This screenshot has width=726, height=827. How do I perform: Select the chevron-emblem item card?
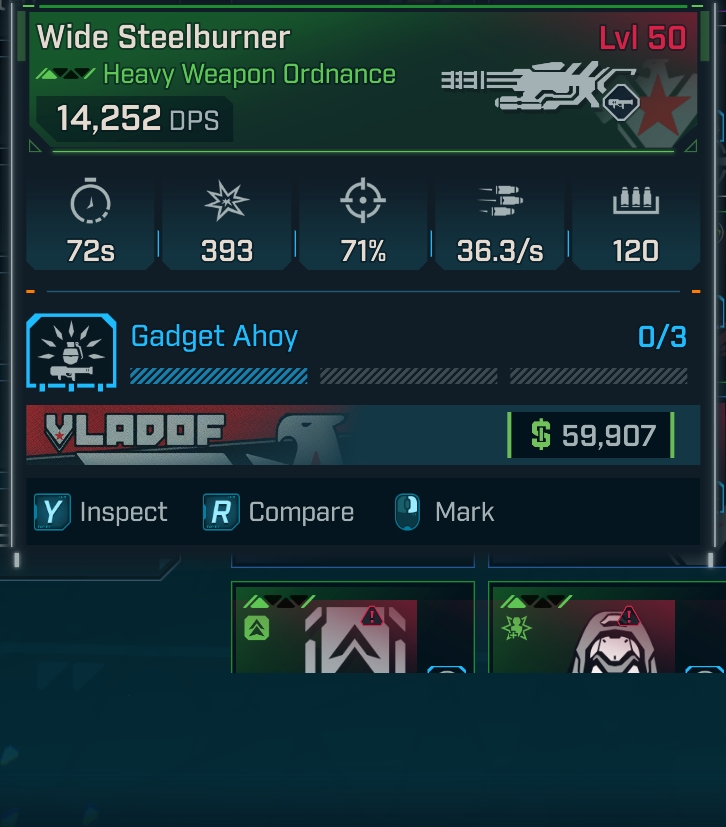click(352, 630)
